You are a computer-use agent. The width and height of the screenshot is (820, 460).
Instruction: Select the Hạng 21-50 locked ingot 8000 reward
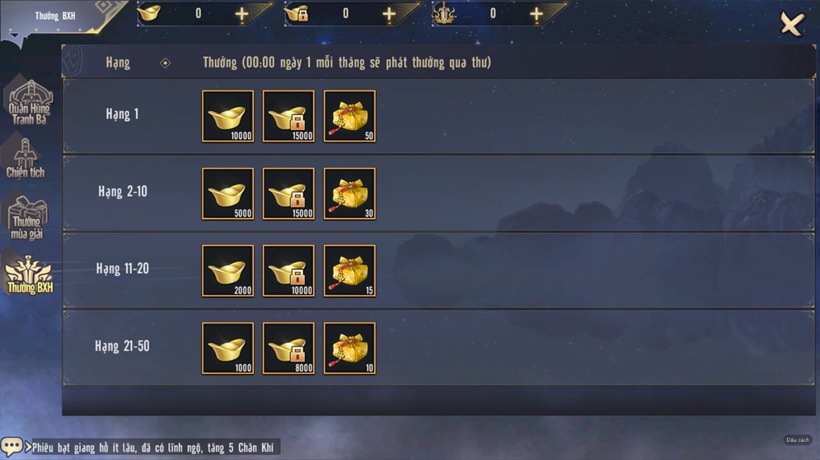point(289,348)
